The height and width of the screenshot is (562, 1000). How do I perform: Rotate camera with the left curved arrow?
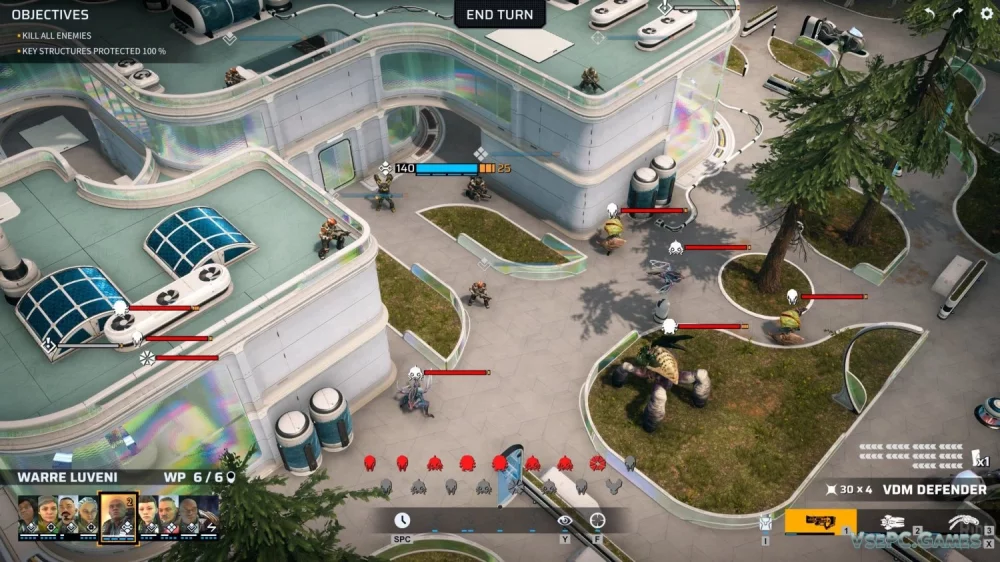(x=928, y=14)
